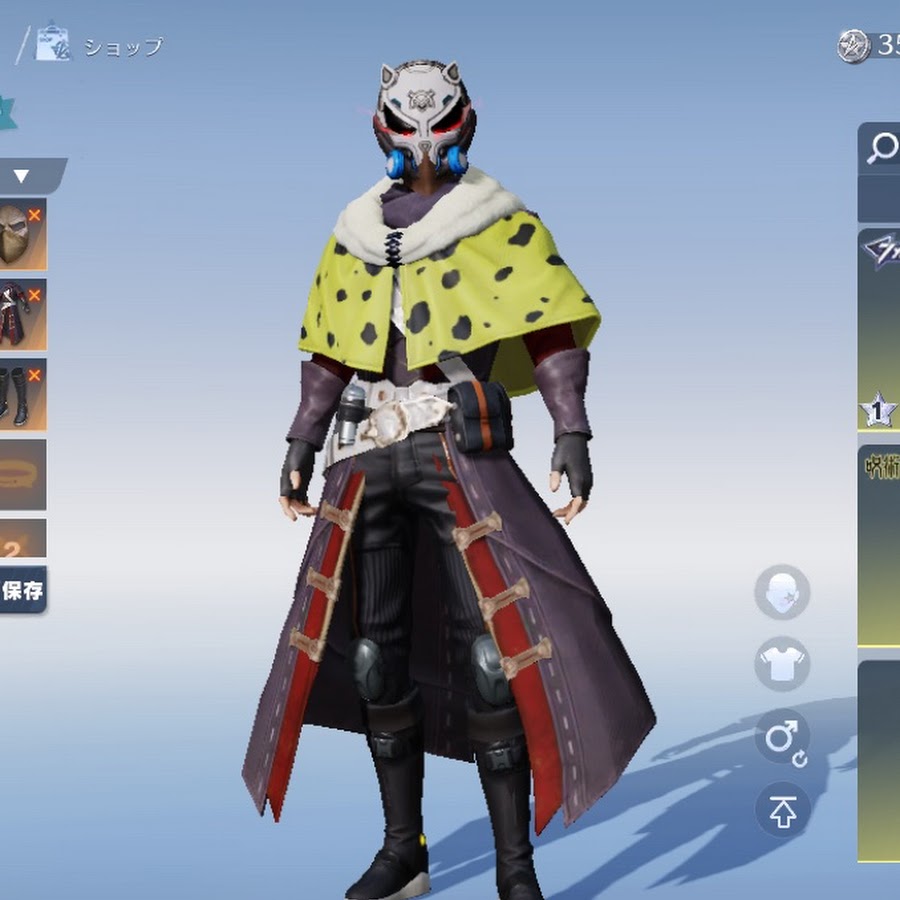The width and height of the screenshot is (900, 900).
Task: Remove the equipped boots with its X
Action: click(x=35, y=375)
